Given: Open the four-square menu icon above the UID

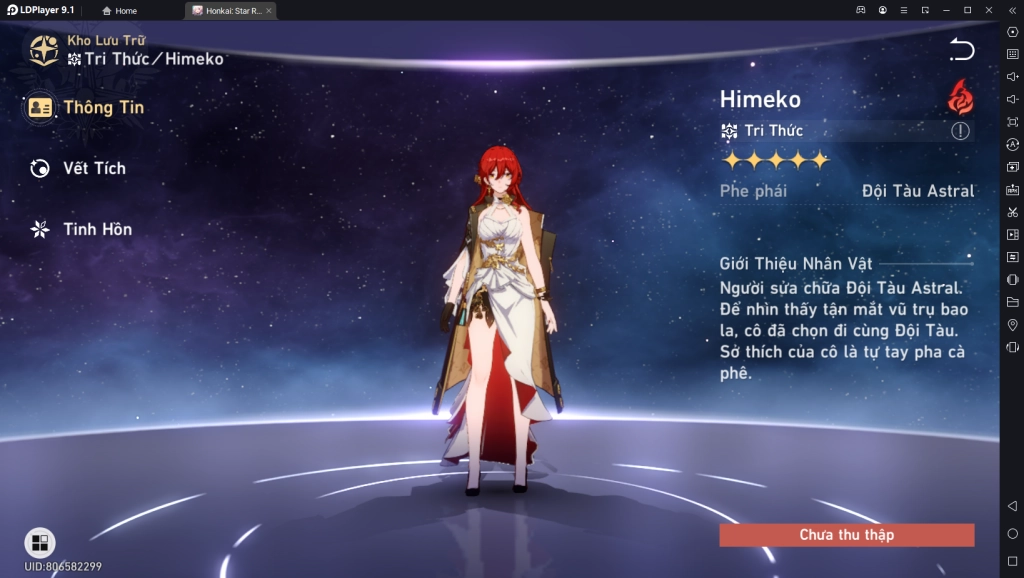Looking at the screenshot, I should 40,543.
